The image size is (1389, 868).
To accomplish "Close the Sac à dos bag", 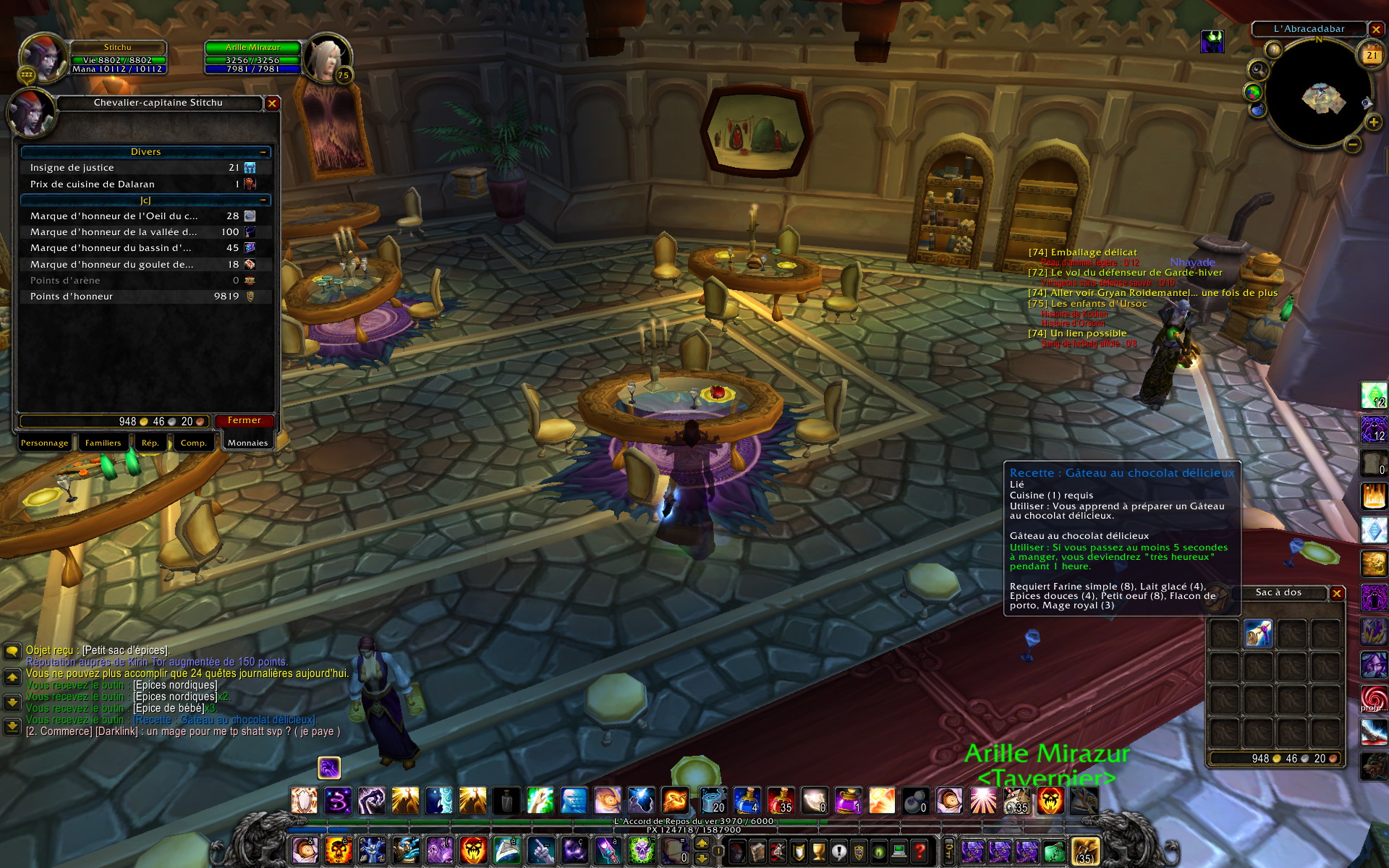I will click(x=1337, y=593).
